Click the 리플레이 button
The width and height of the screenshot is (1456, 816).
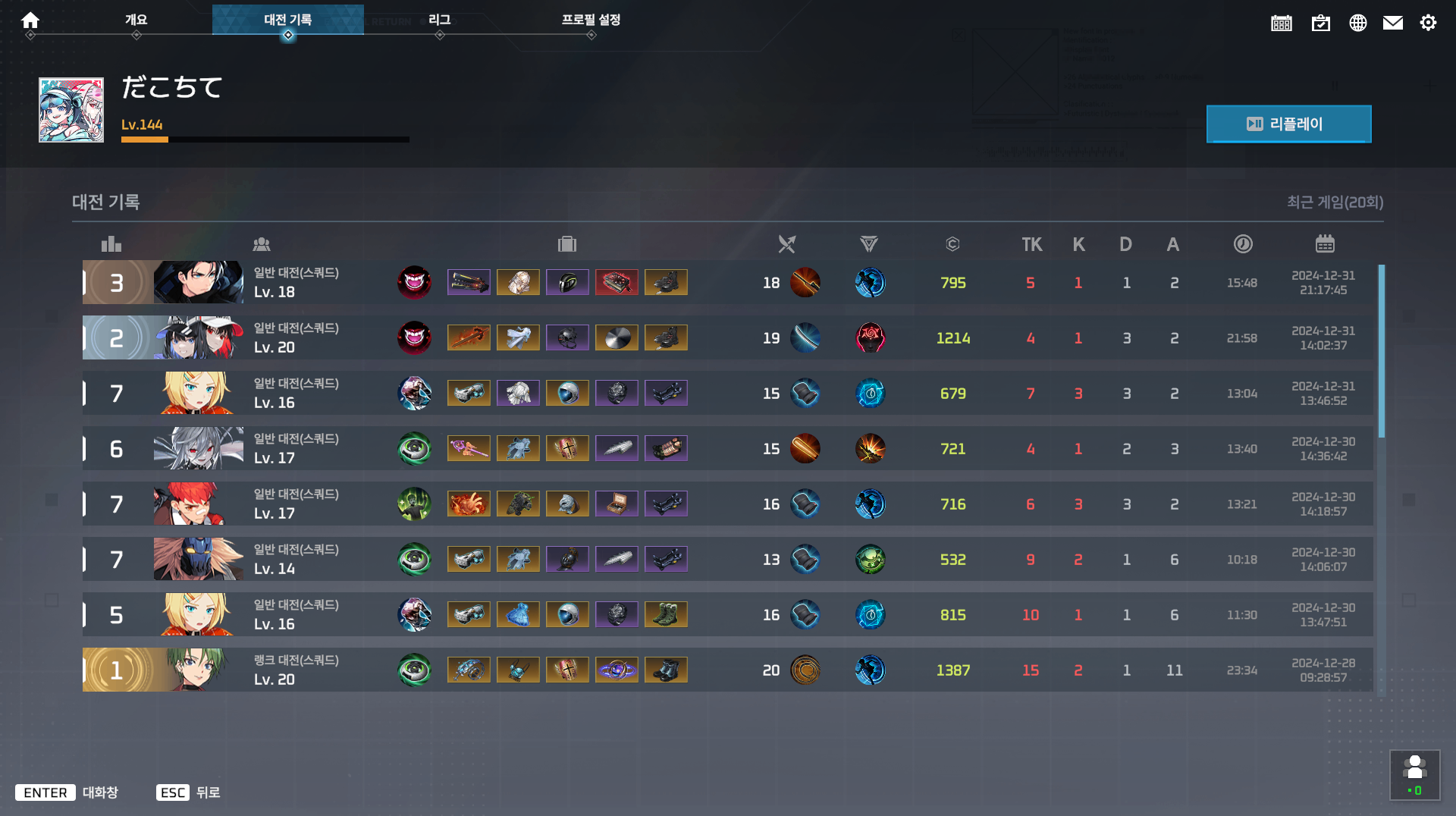(x=1288, y=124)
